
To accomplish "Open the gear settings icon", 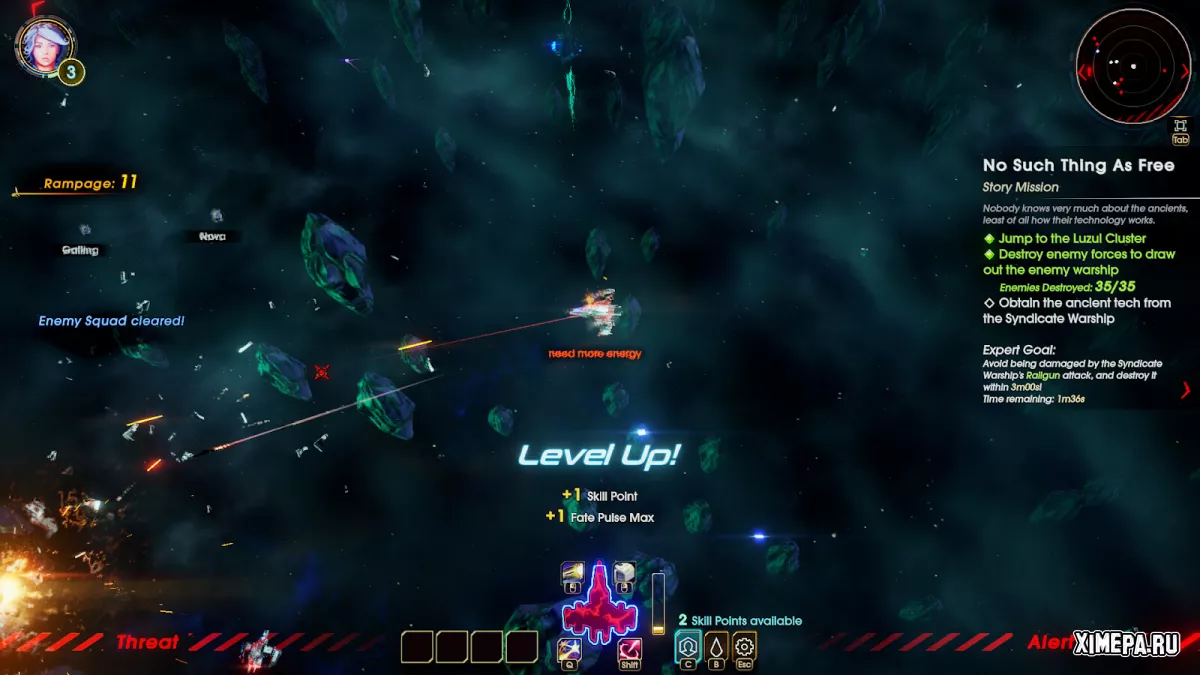I will coord(745,646).
